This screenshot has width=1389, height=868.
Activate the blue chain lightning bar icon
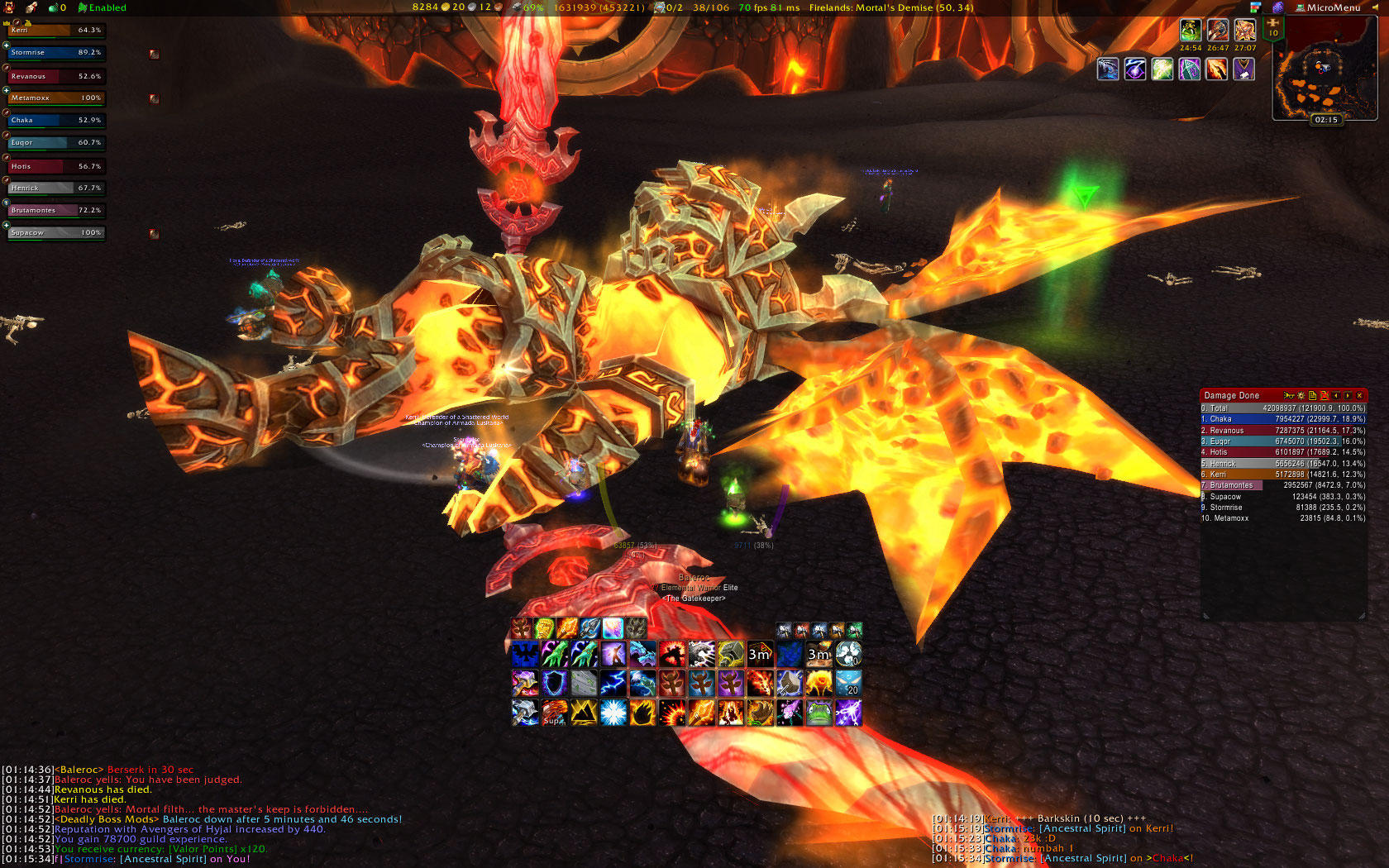[613, 684]
